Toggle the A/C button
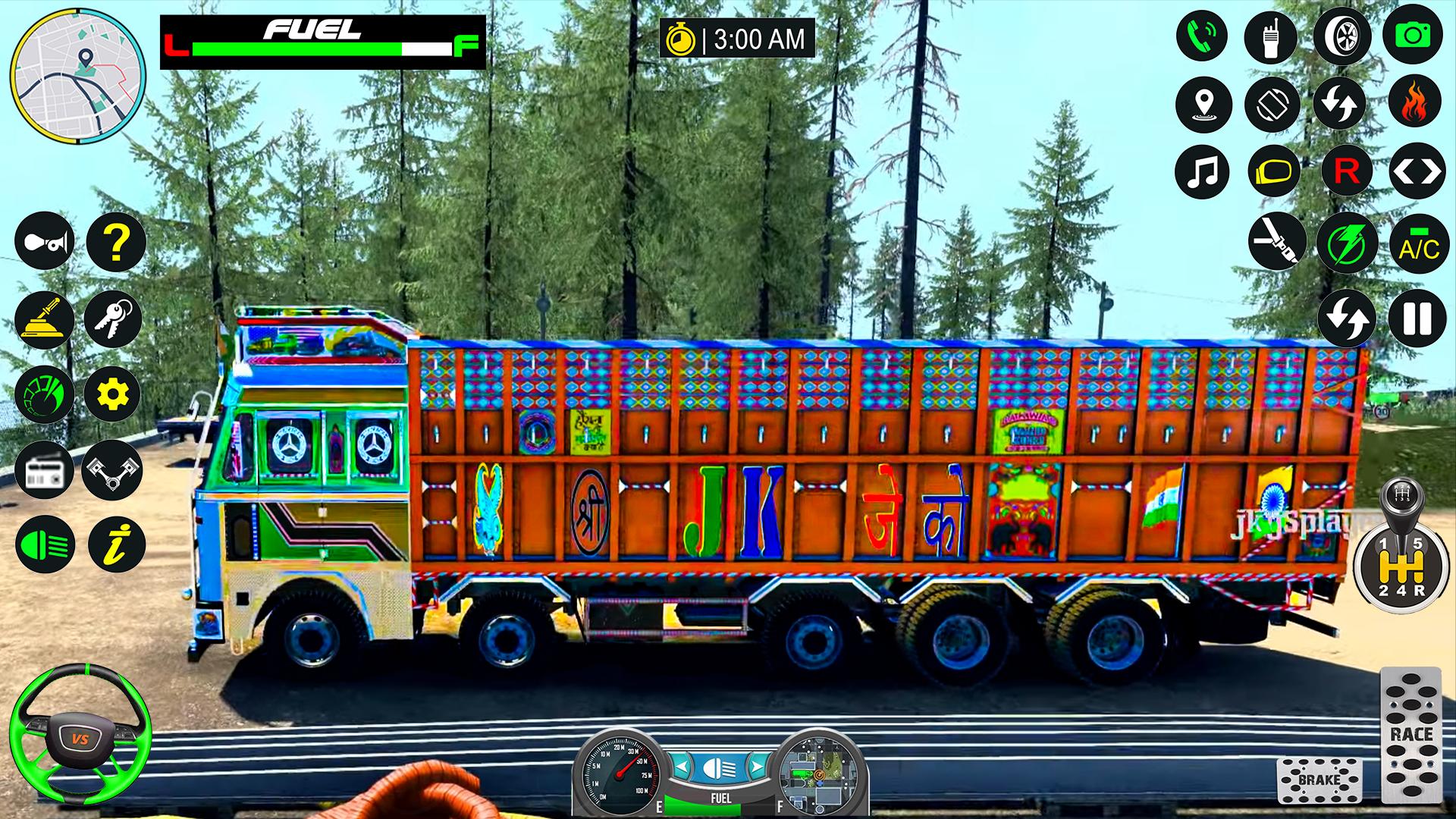1456x819 pixels. [1419, 243]
